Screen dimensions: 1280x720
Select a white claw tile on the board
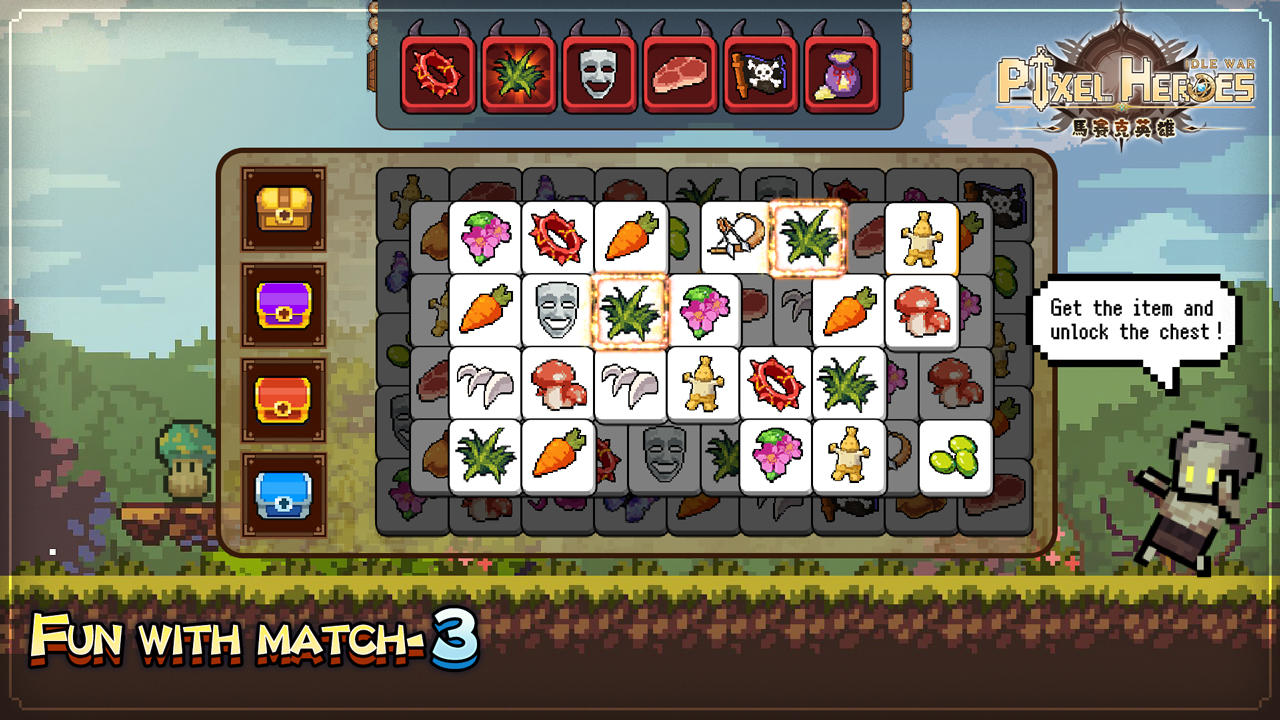tap(485, 383)
